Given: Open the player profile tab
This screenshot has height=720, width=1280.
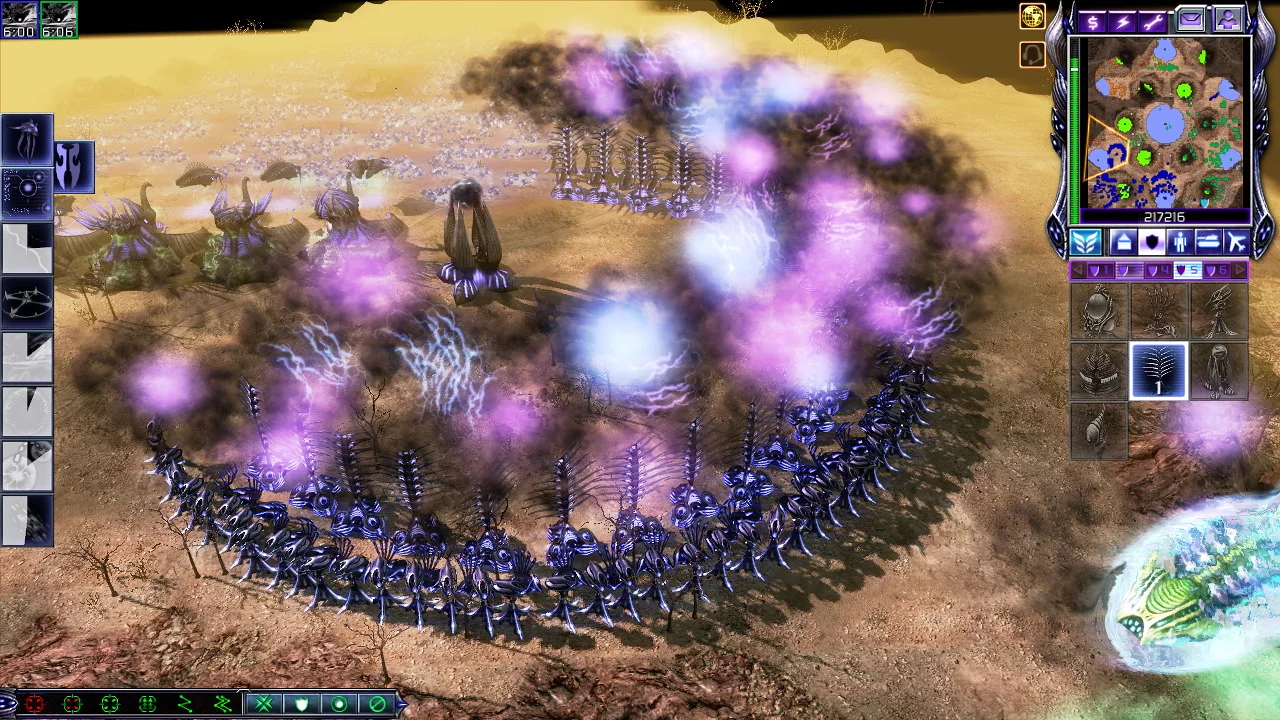Looking at the screenshot, I should pyautogui.click(x=1226, y=20).
